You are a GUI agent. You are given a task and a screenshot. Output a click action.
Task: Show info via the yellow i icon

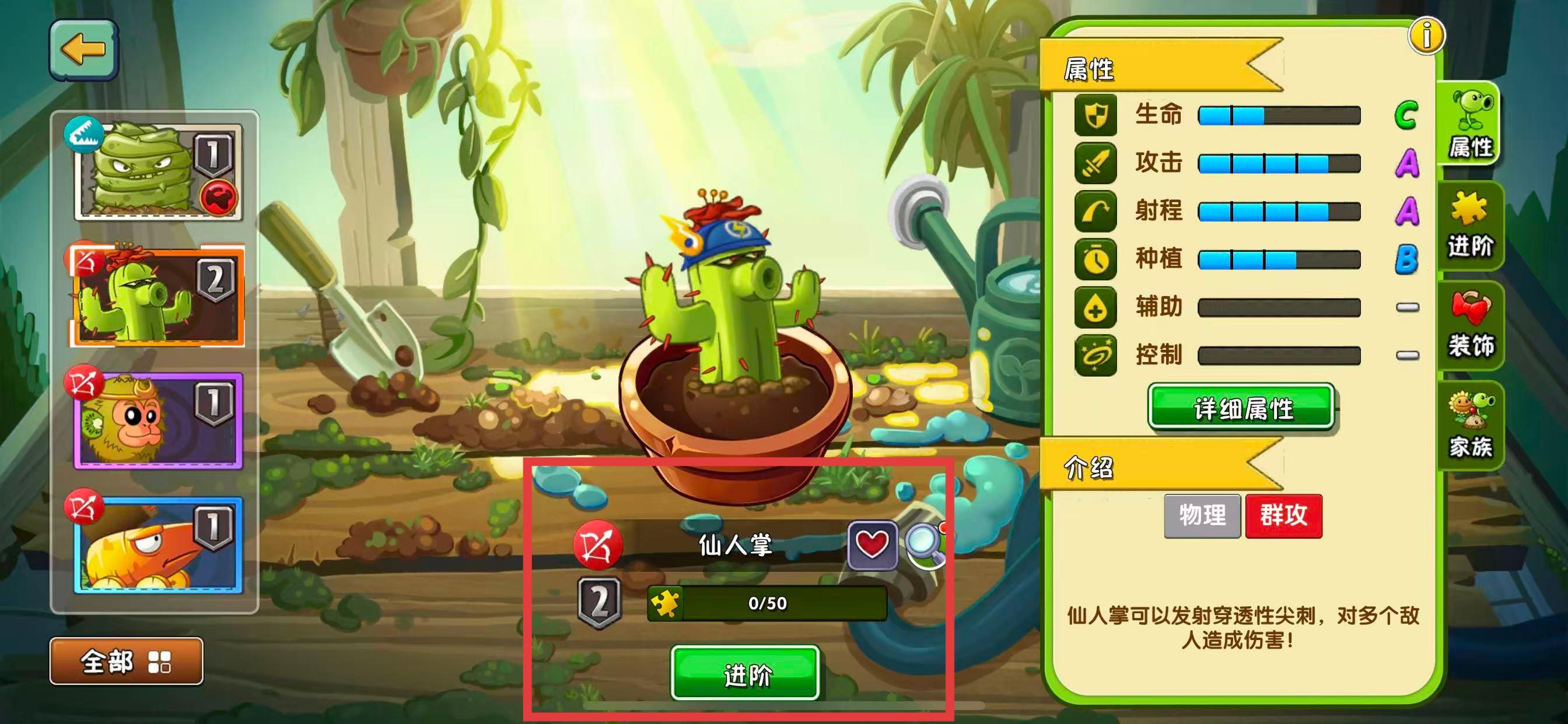[1426, 36]
